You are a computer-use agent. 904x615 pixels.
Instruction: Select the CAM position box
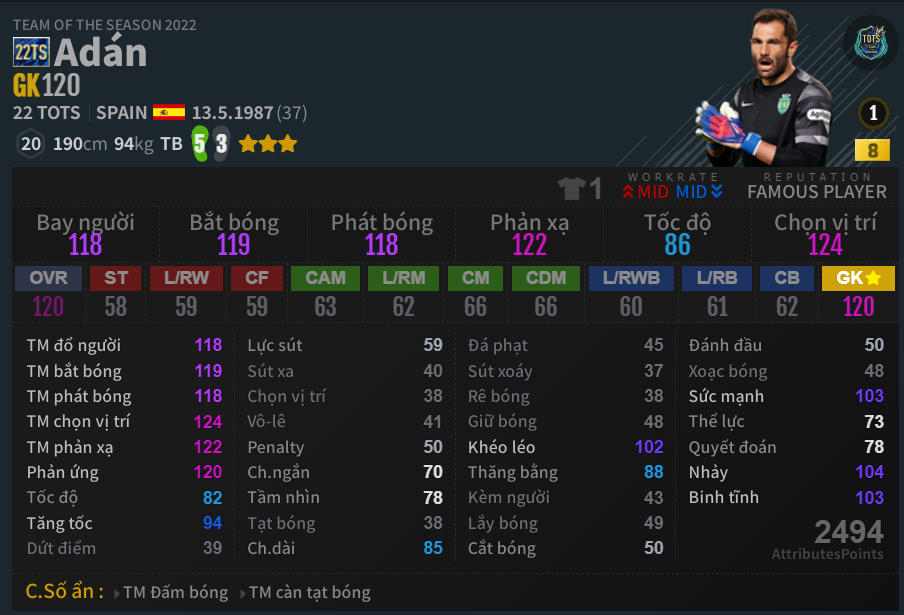pos(325,292)
